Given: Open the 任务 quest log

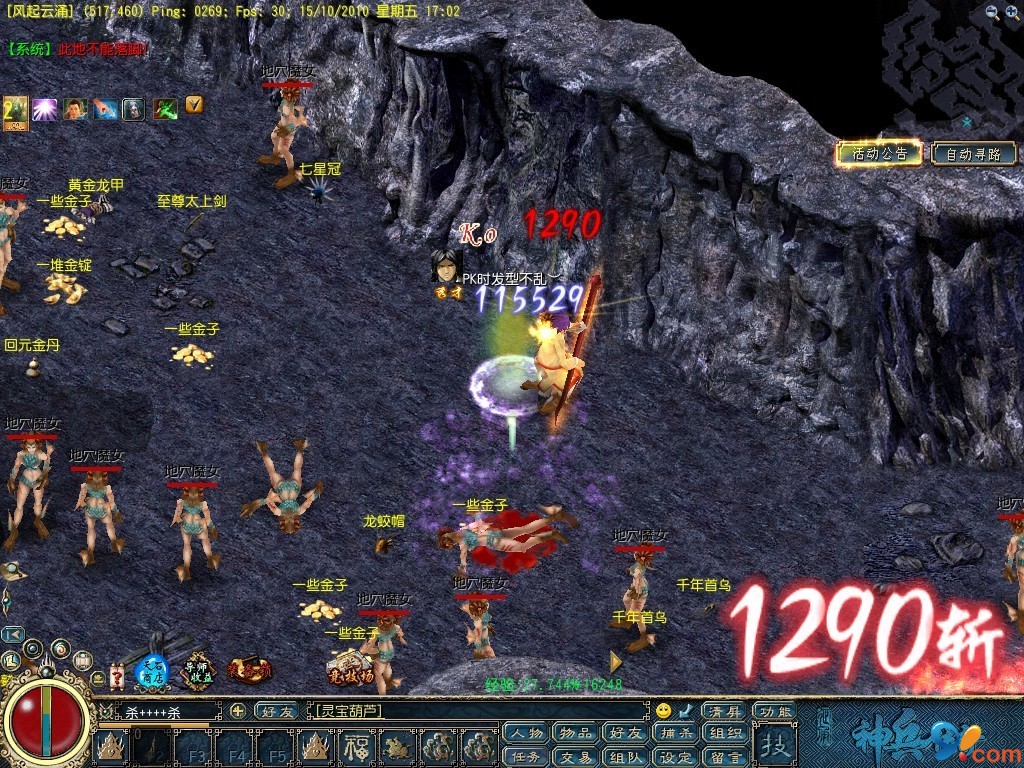Looking at the screenshot, I should click(526, 757).
